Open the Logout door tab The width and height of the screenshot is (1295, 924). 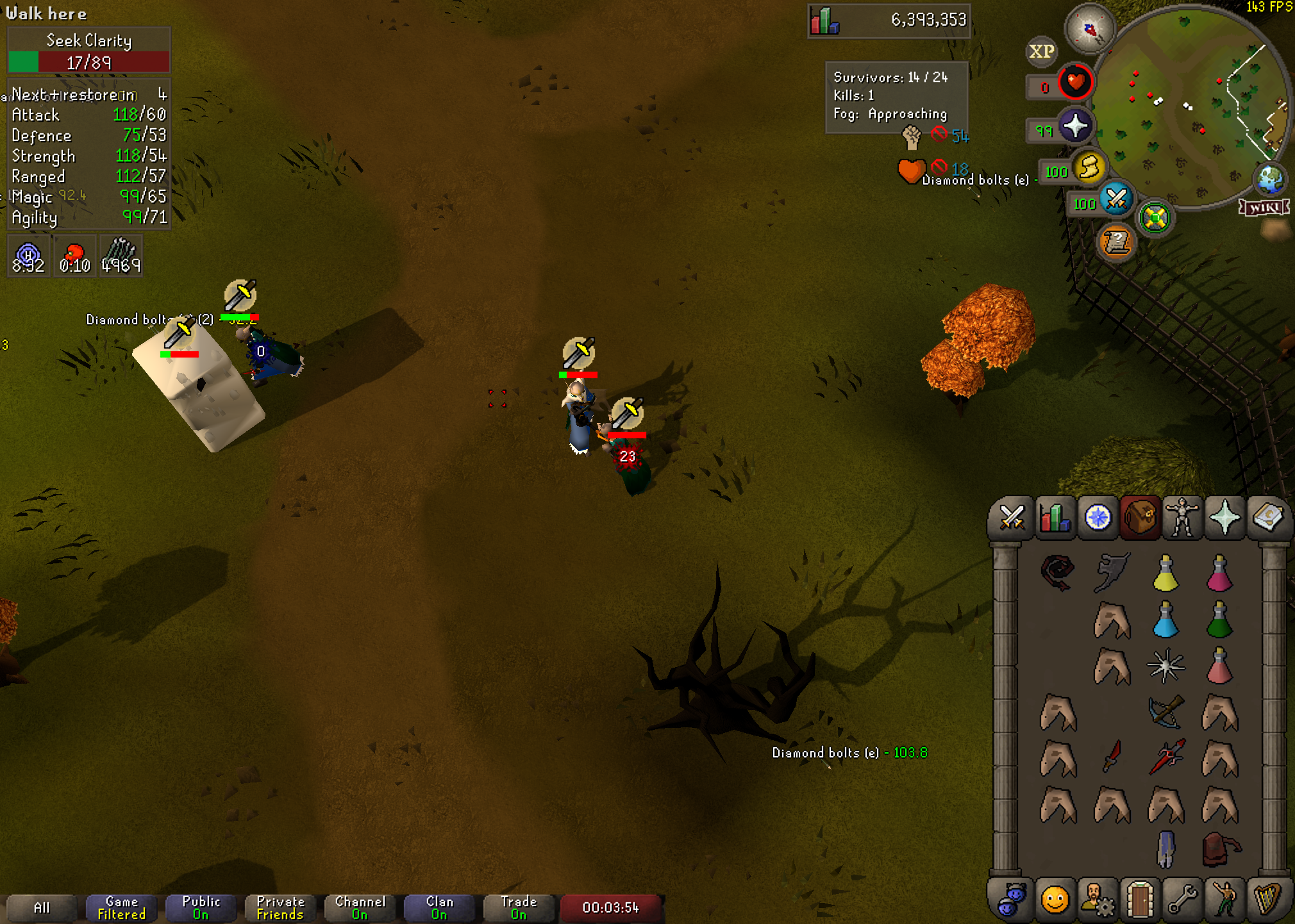1140,899
